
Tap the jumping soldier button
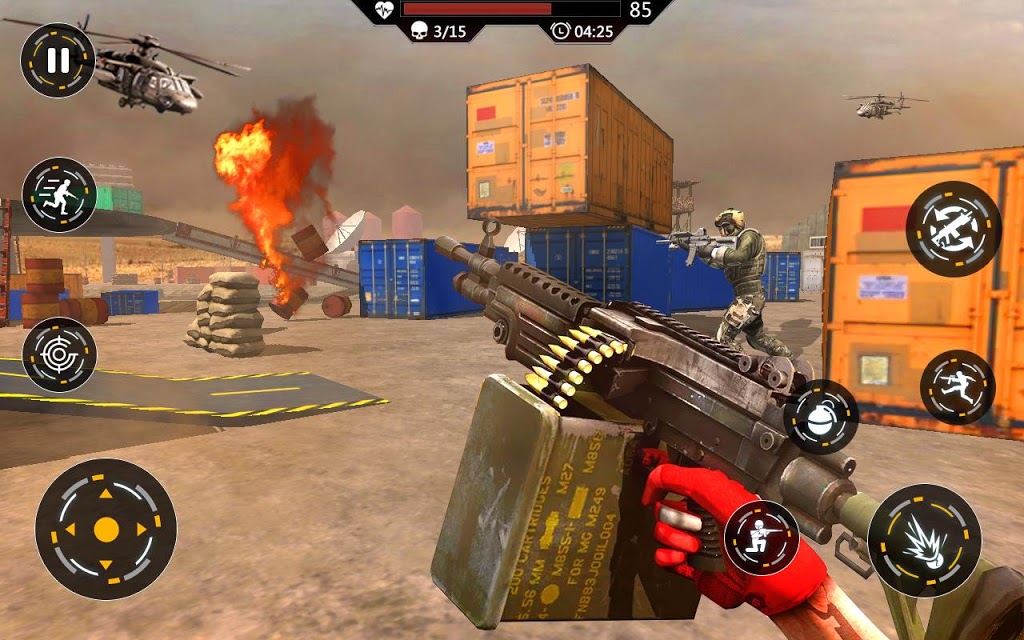click(957, 387)
